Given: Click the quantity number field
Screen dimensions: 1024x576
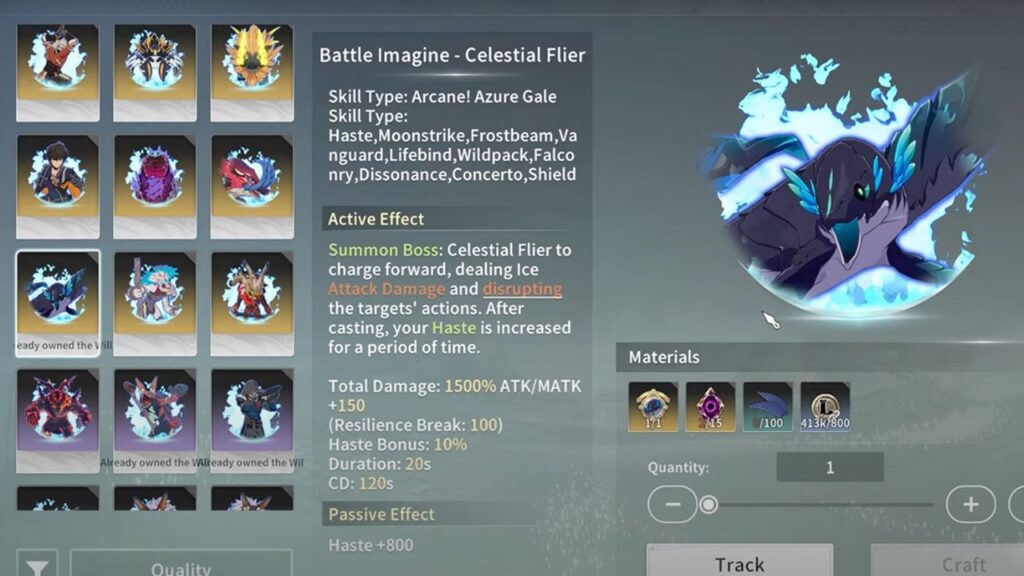Looking at the screenshot, I should 829,467.
